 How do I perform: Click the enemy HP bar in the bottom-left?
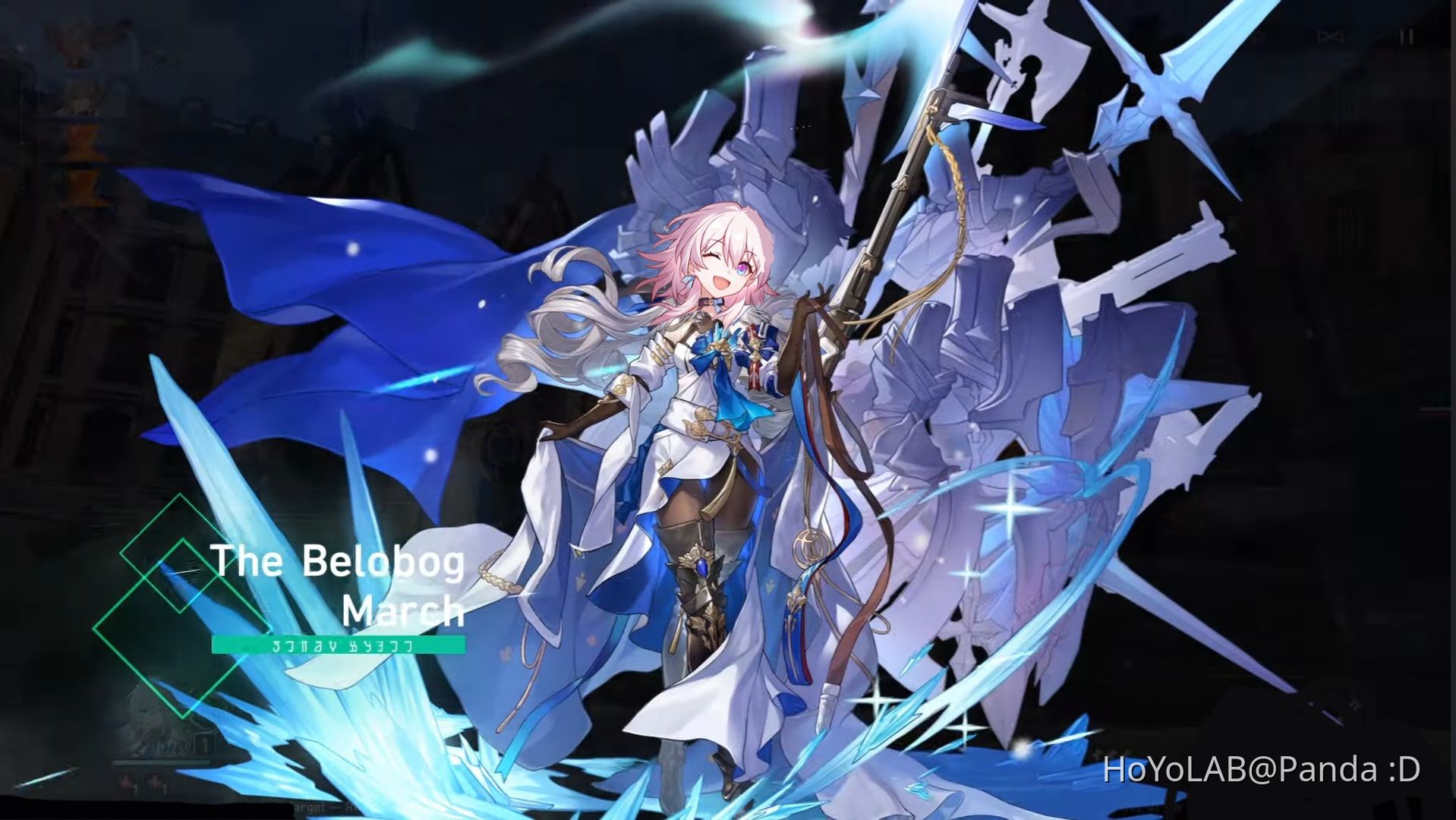click(x=159, y=762)
